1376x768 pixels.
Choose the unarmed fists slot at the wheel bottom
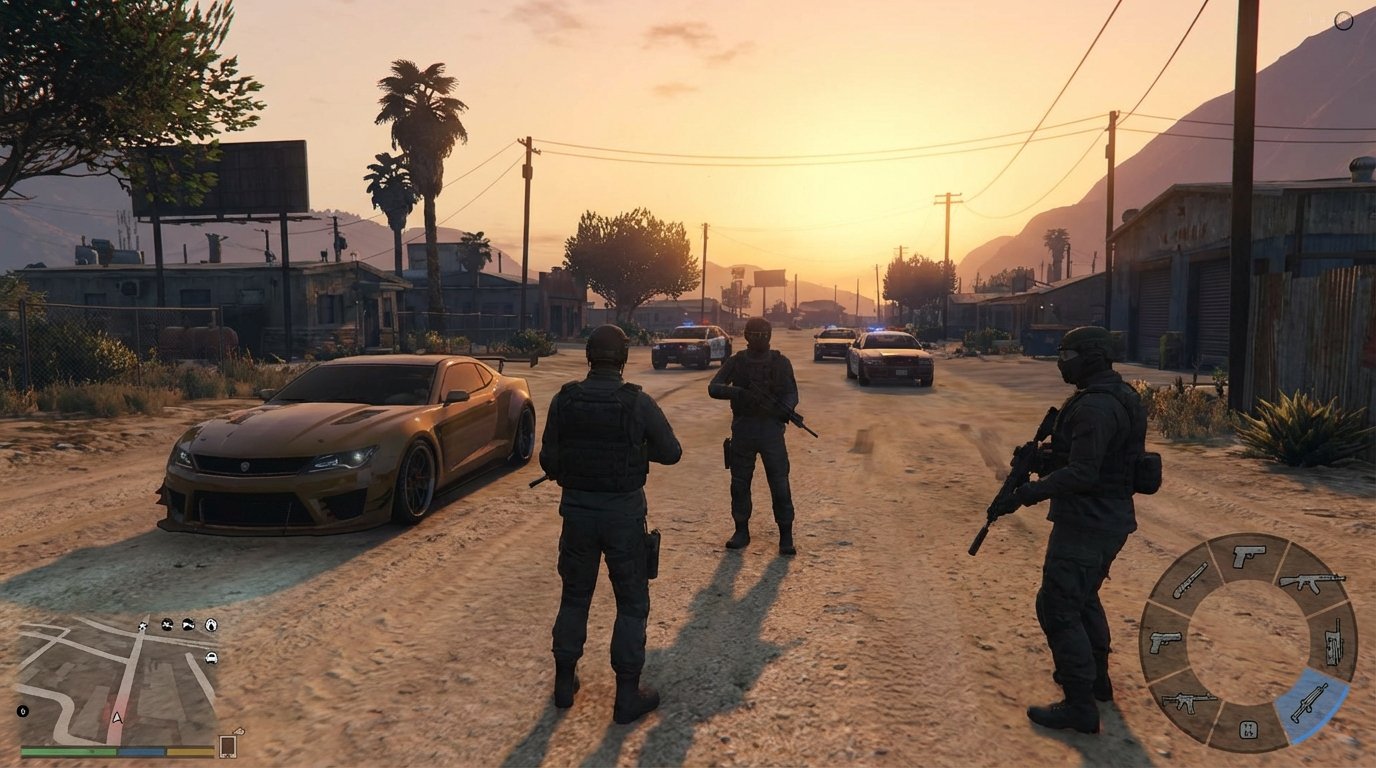click(x=1249, y=729)
